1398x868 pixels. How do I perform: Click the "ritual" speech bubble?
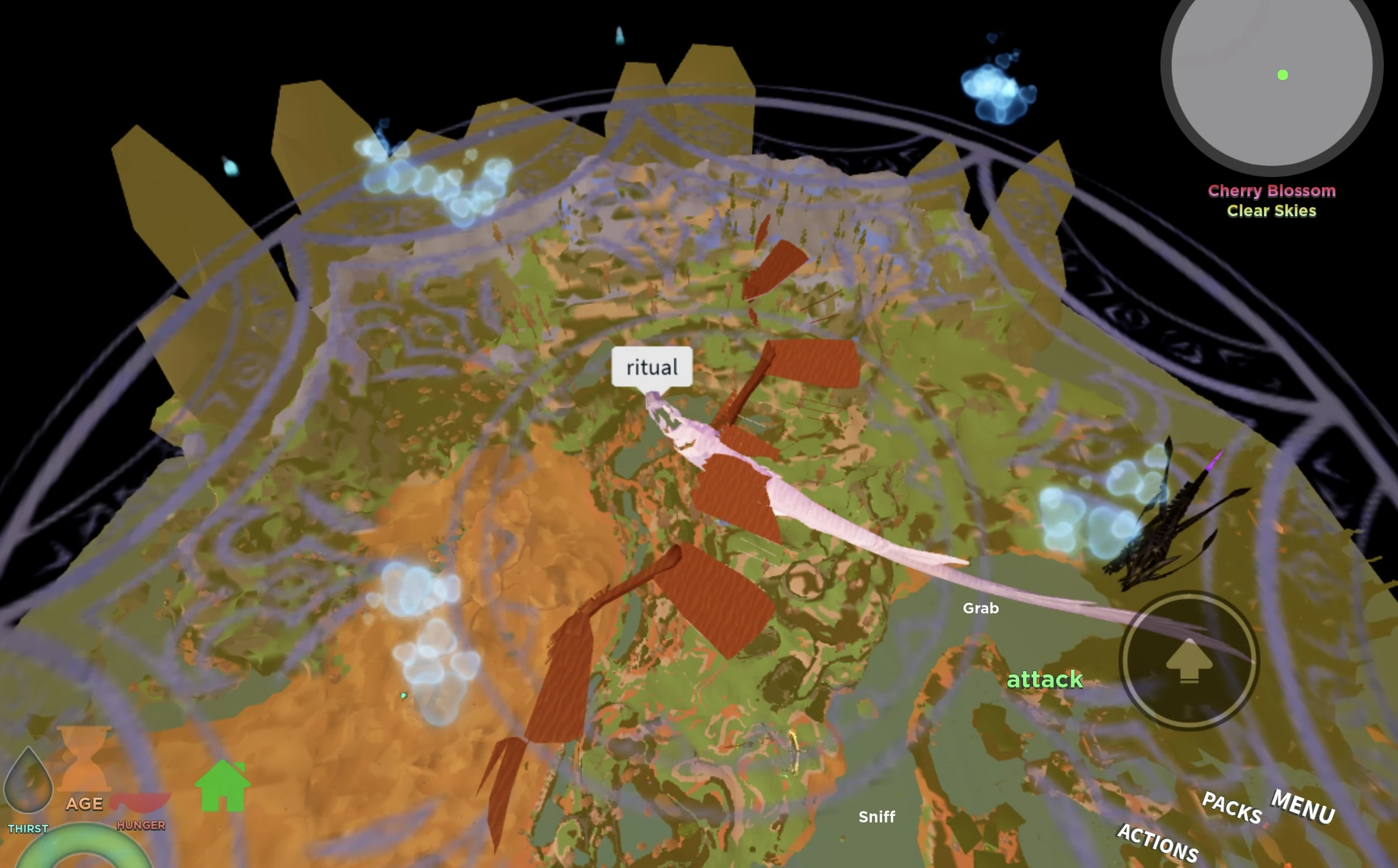click(x=652, y=367)
